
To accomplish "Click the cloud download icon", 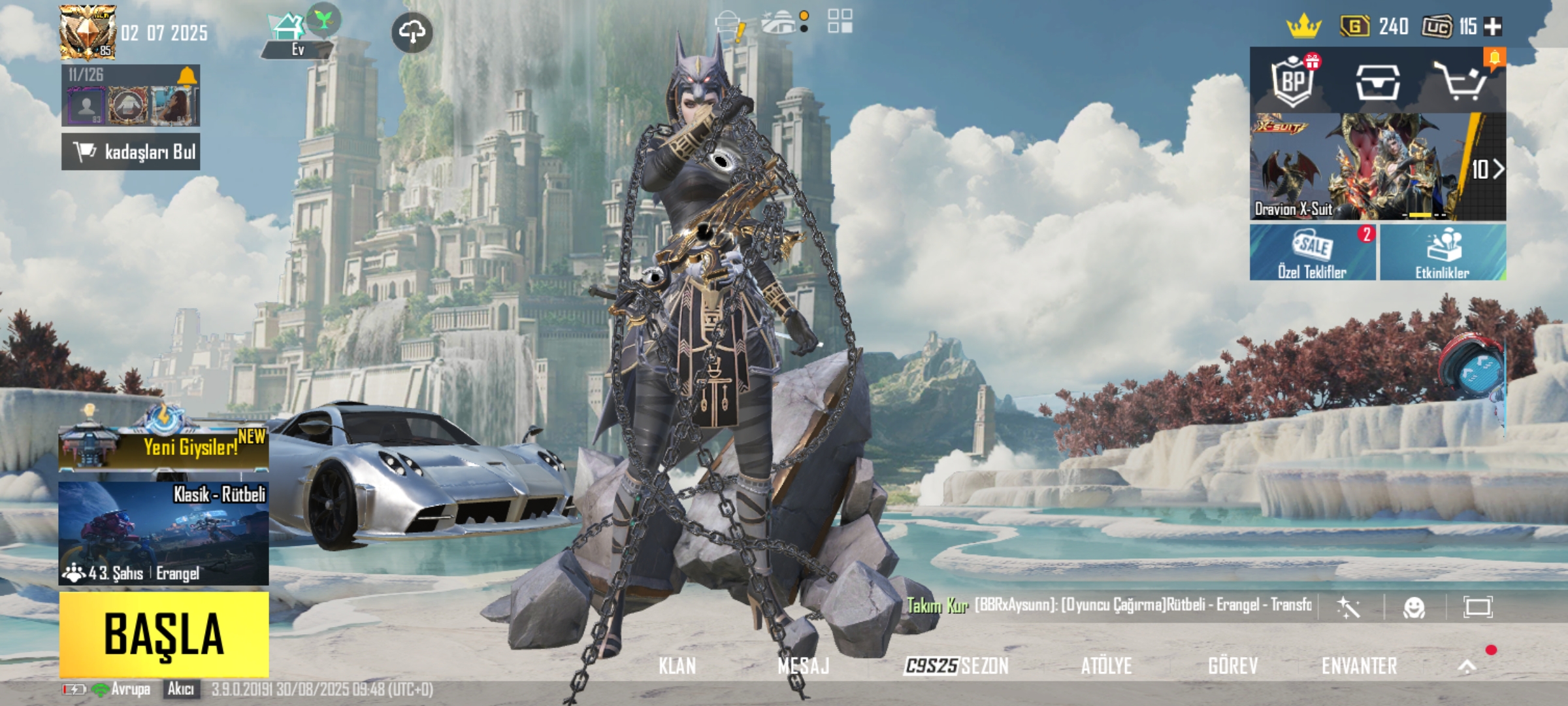I will [412, 31].
